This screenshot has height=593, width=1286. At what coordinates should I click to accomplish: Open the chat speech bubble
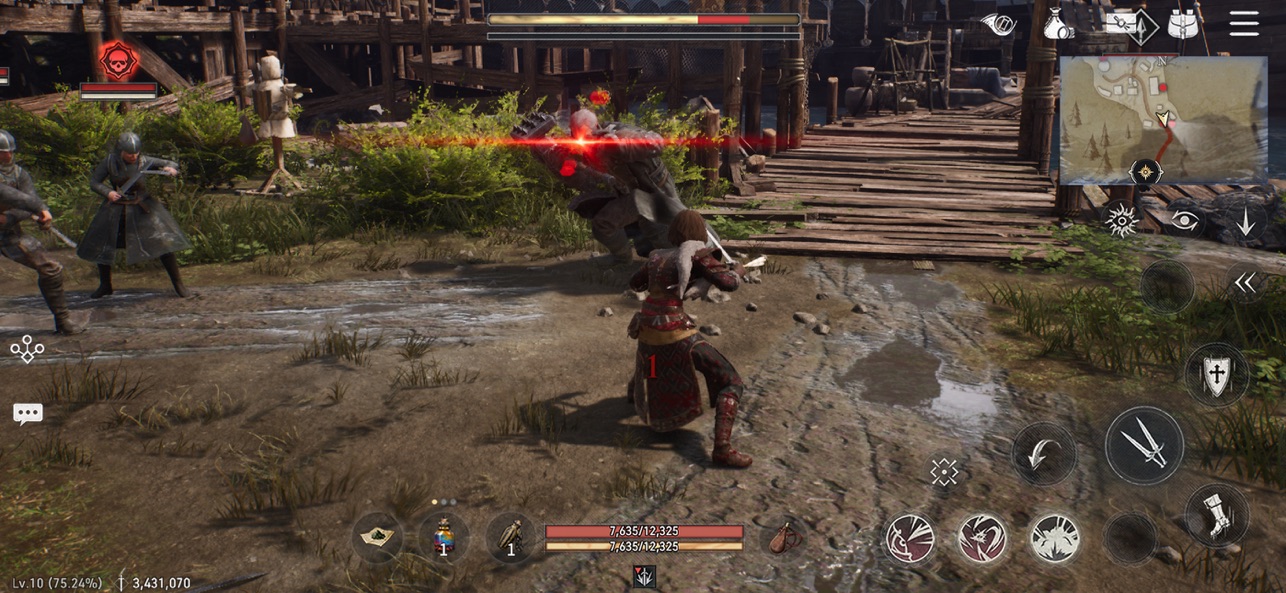(27, 414)
